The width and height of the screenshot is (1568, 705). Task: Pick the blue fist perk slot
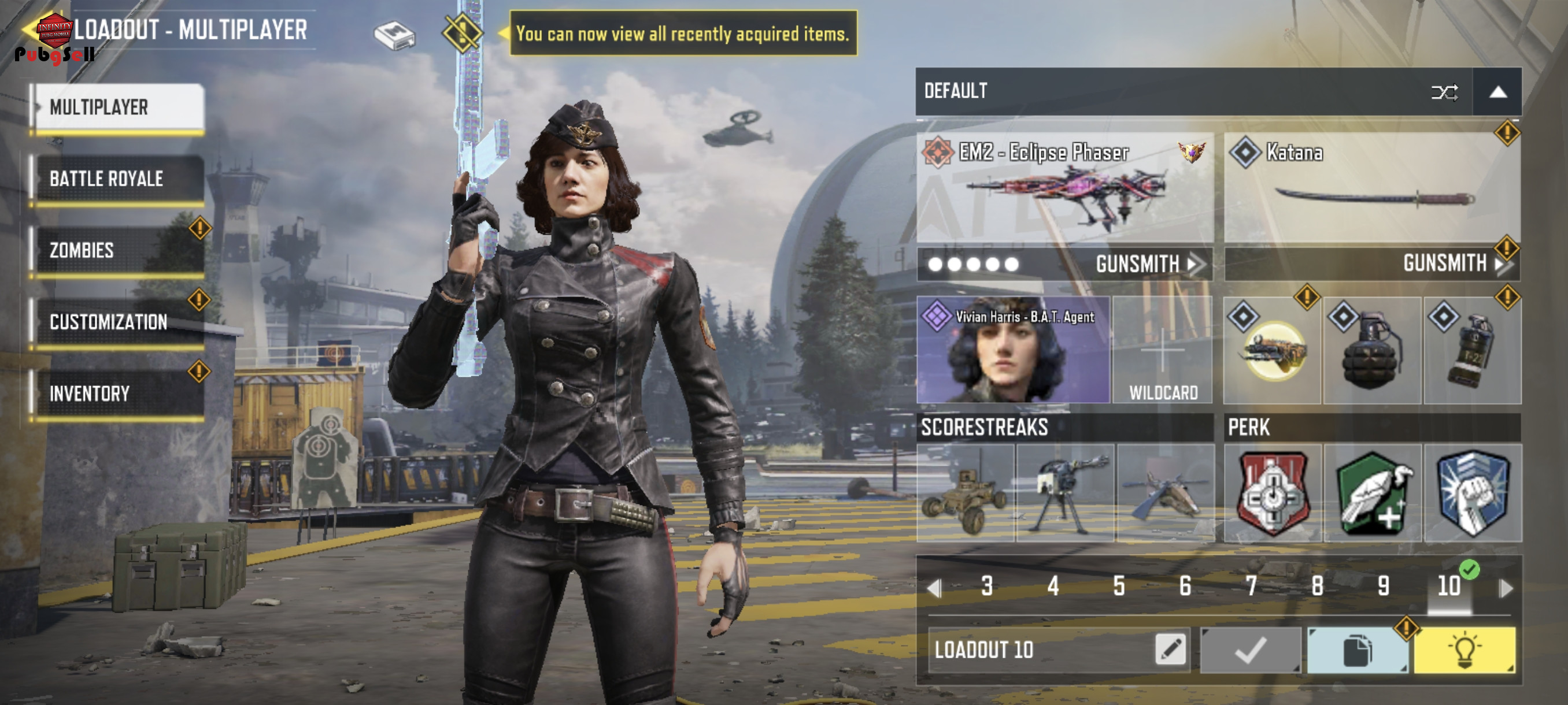pyautogui.click(x=1472, y=493)
